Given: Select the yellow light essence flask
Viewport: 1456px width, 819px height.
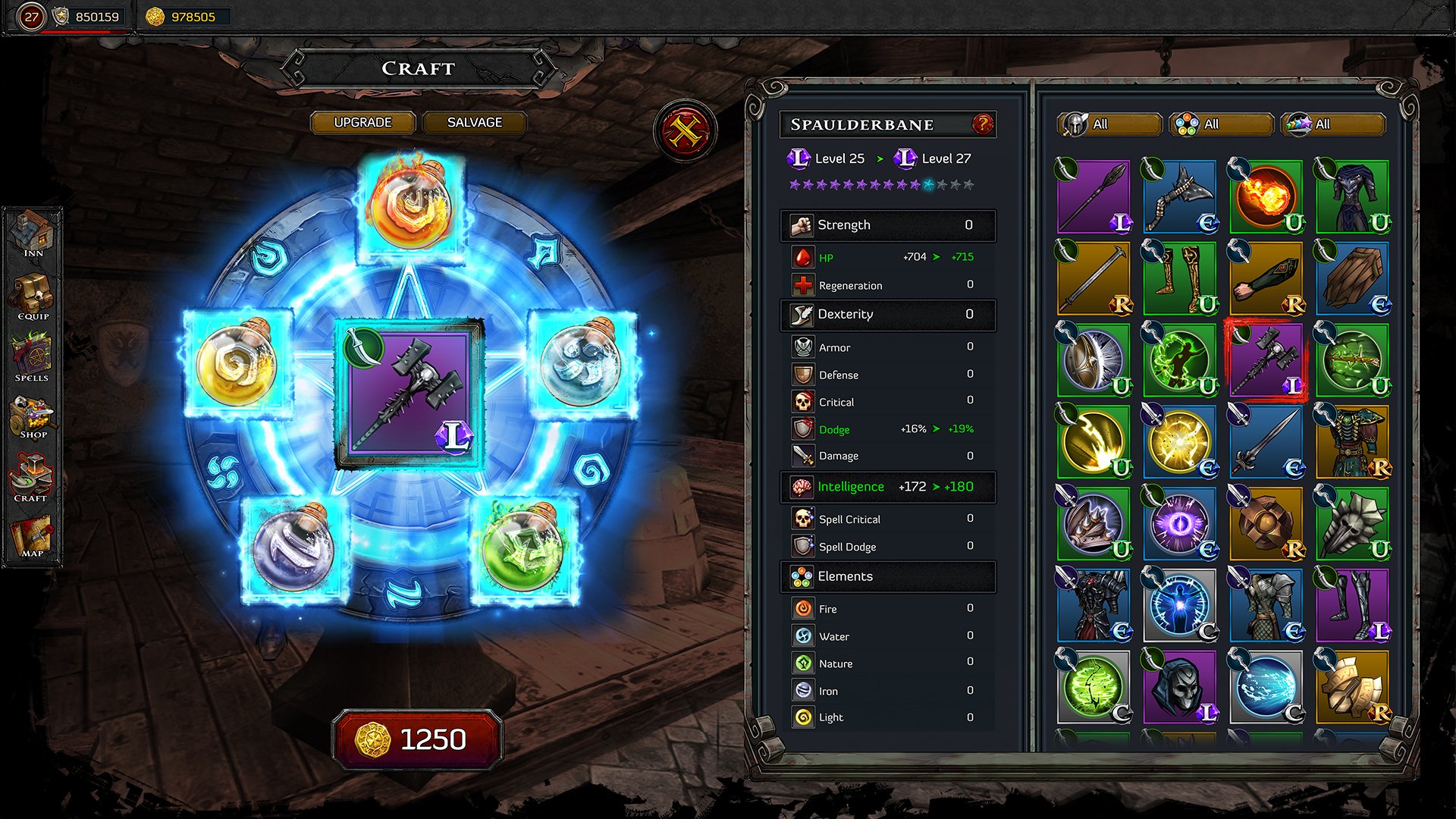Looking at the screenshot, I should (x=237, y=363).
